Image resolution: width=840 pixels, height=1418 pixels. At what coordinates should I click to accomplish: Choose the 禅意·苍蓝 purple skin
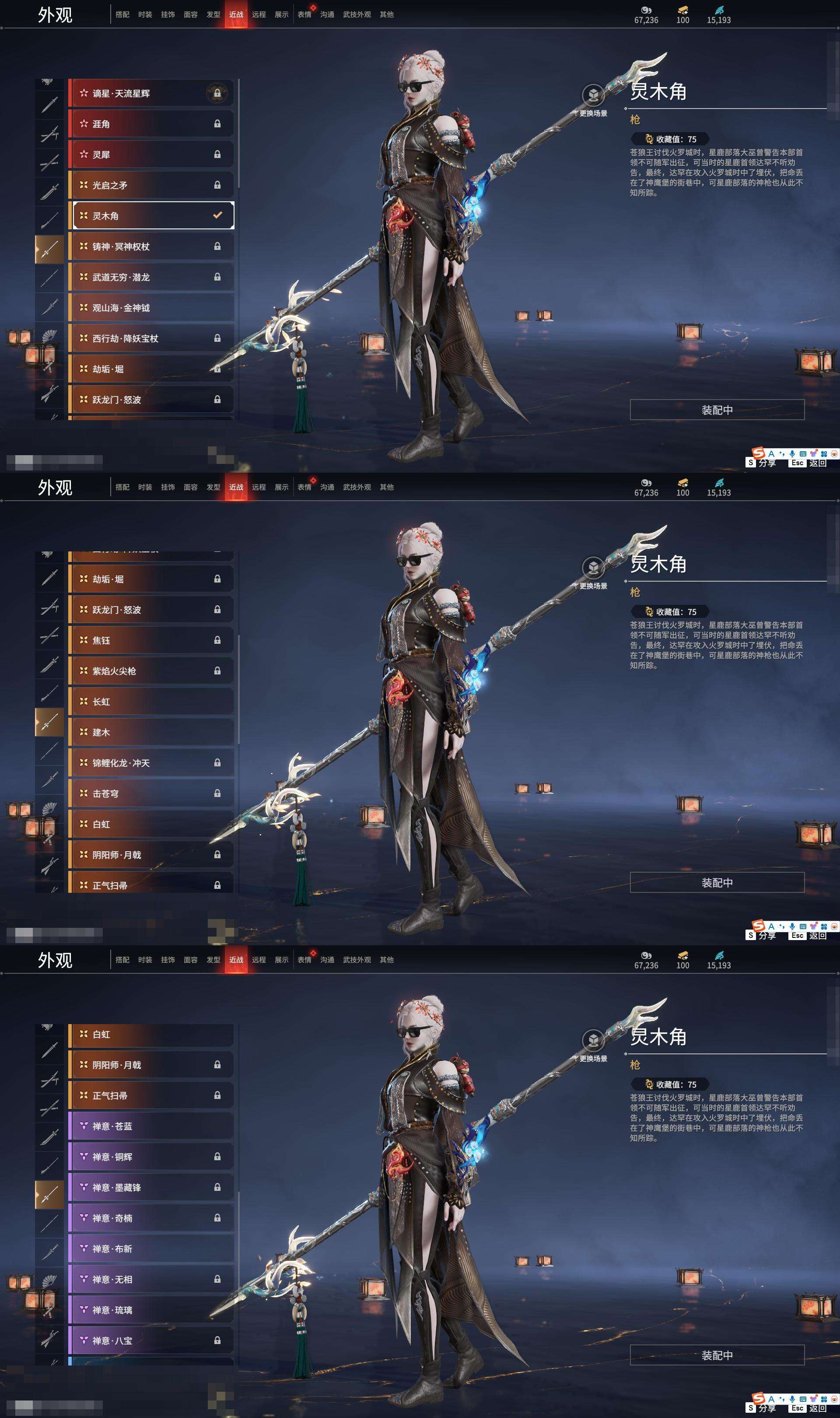pos(150,1126)
